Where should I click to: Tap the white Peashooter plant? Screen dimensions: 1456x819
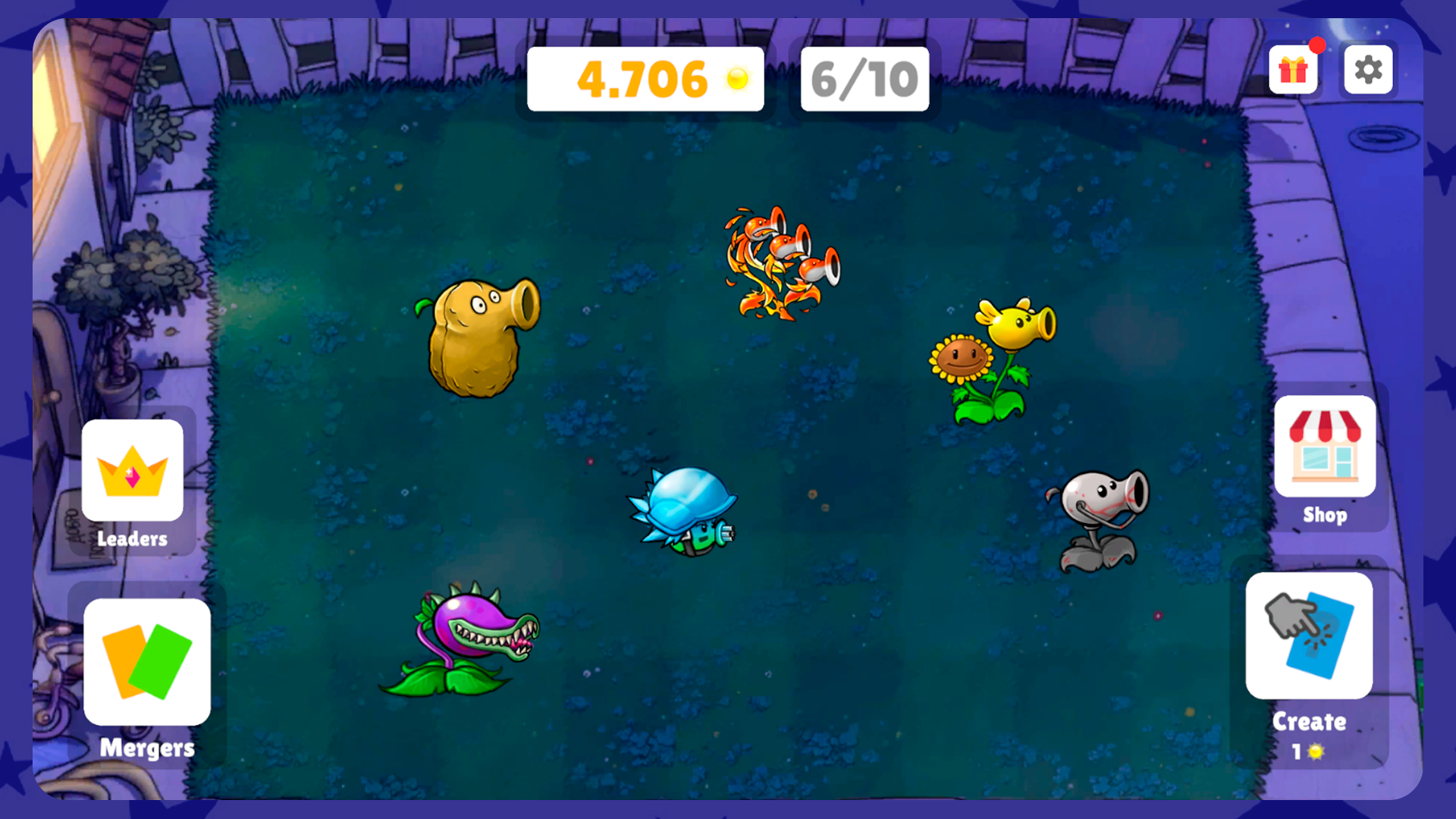1100,516
